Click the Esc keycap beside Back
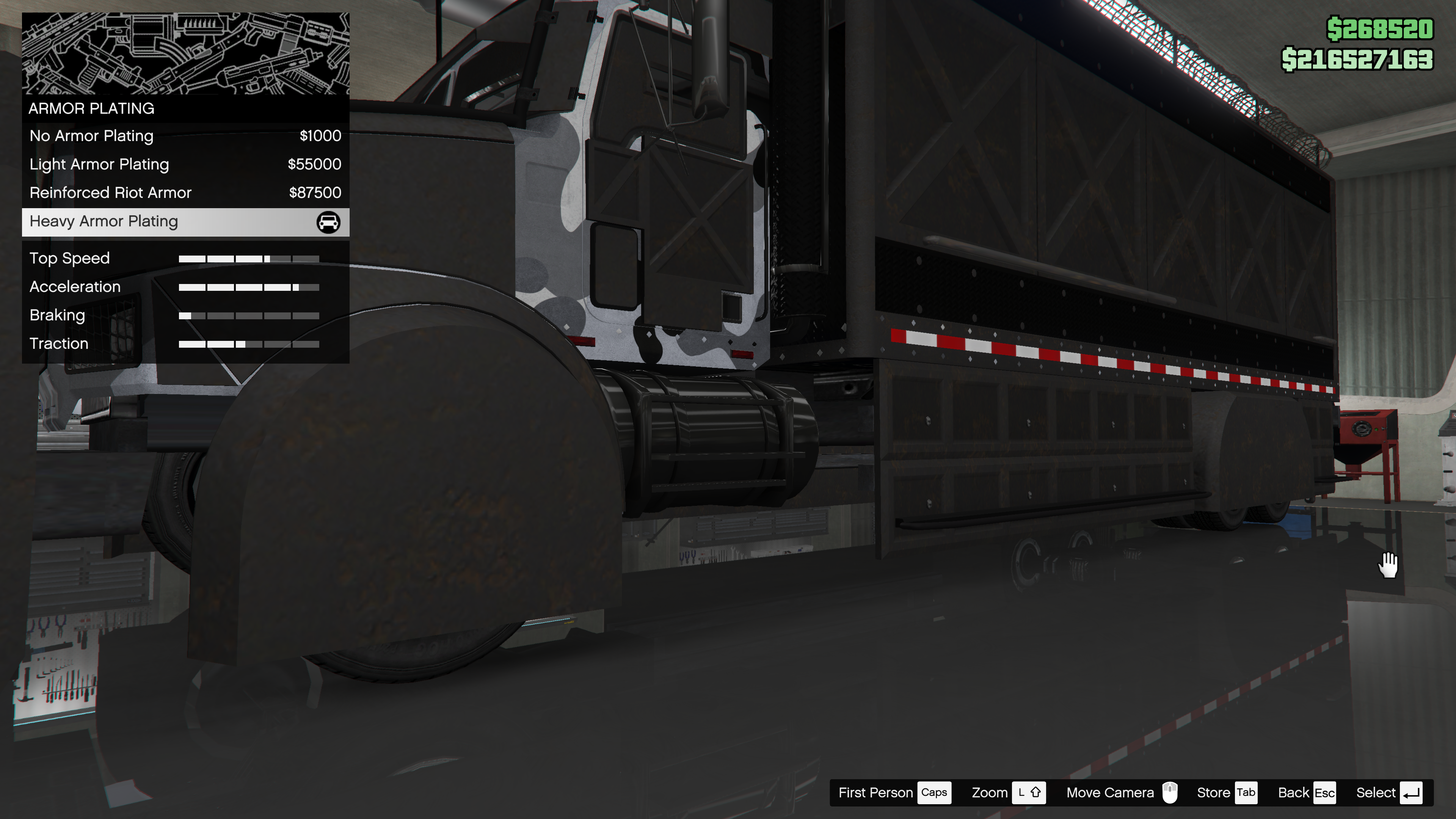 click(x=1324, y=792)
